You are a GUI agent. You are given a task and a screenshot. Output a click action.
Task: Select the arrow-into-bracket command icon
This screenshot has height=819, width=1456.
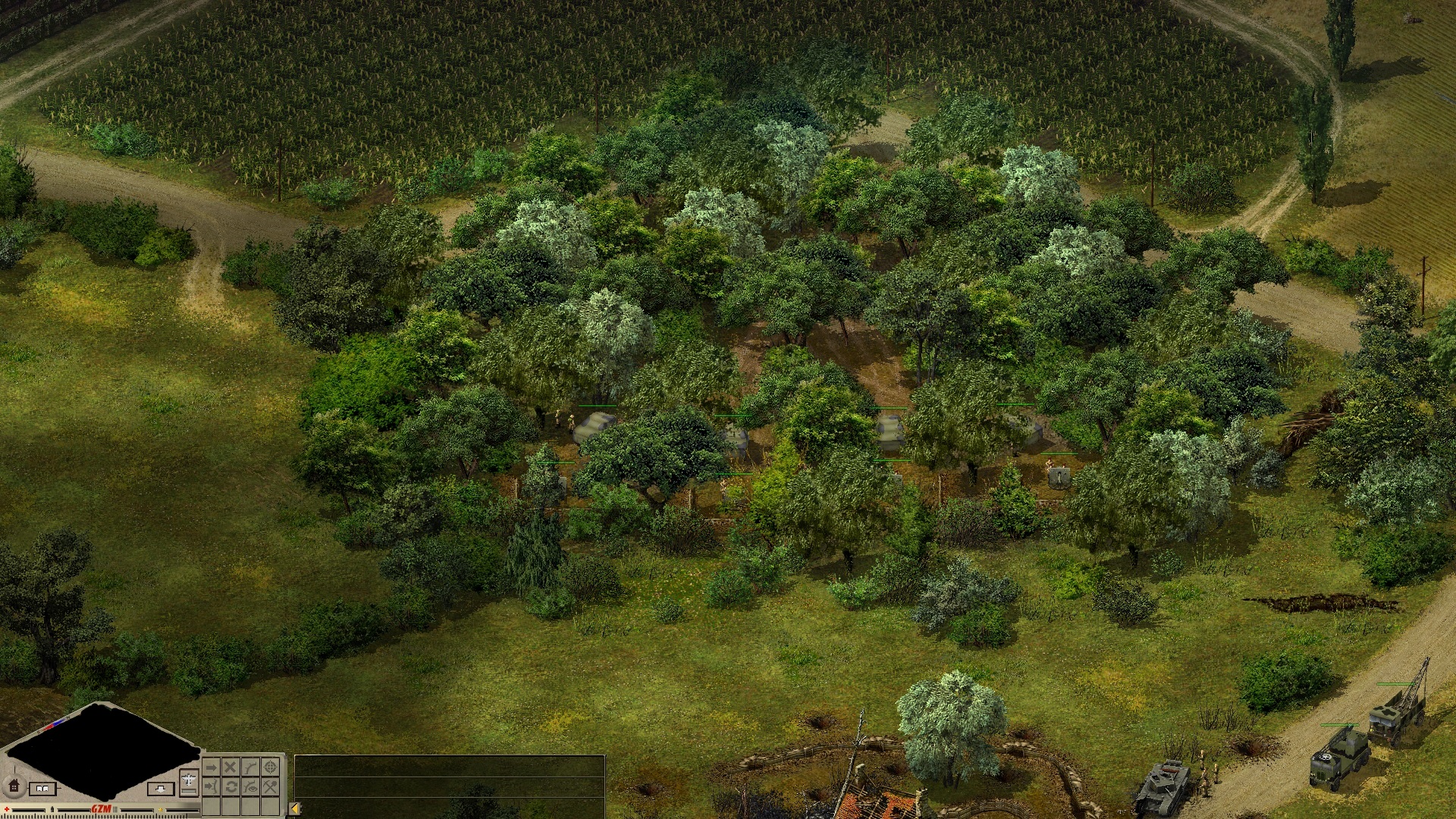tap(212, 787)
